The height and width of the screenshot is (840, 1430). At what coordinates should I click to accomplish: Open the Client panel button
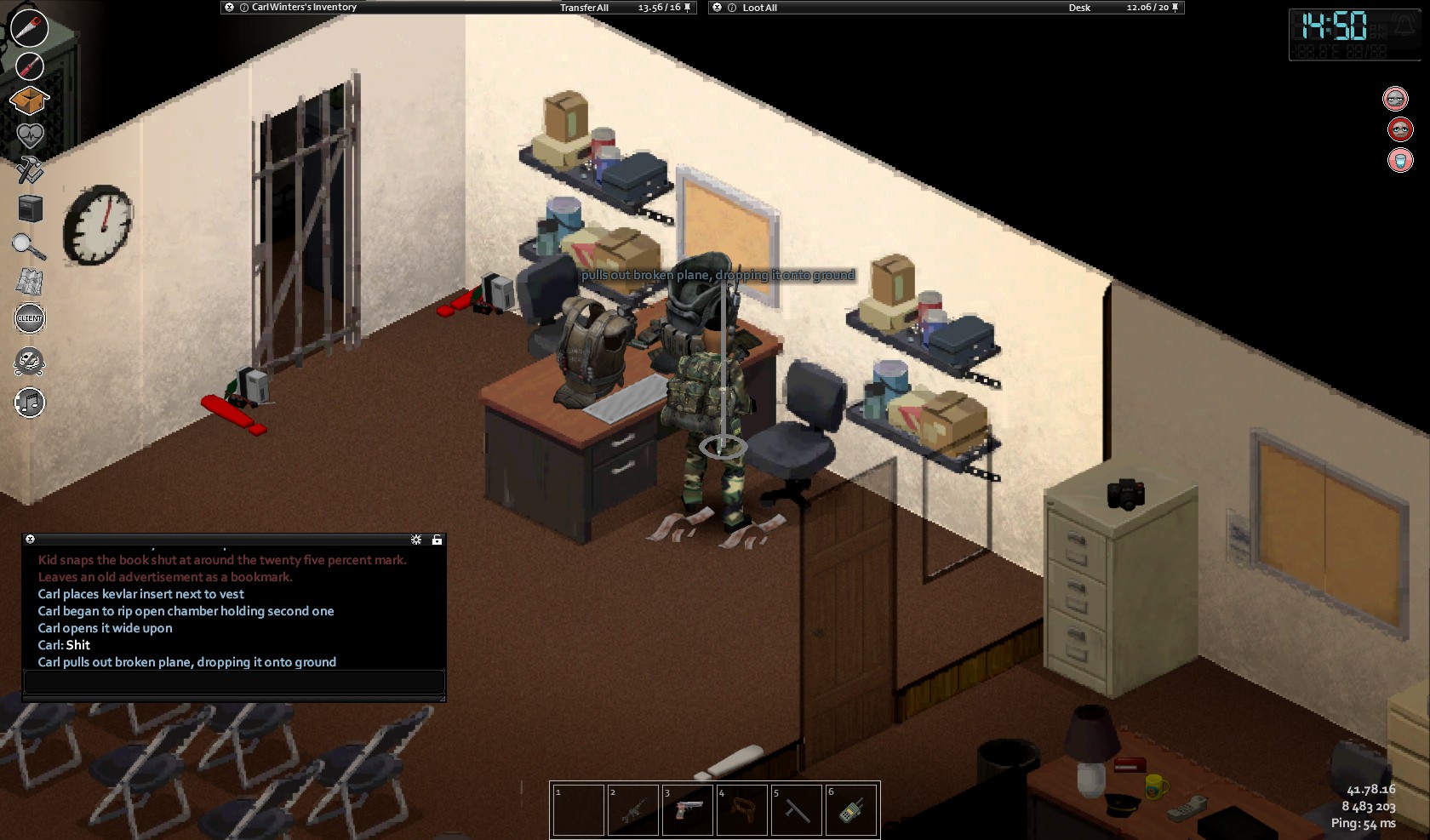30,318
